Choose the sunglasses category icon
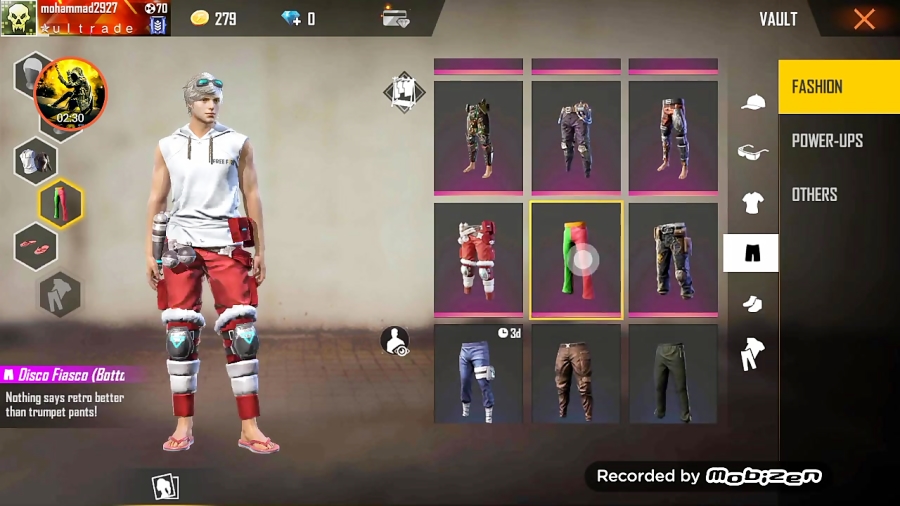 pyautogui.click(x=752, y=152)
